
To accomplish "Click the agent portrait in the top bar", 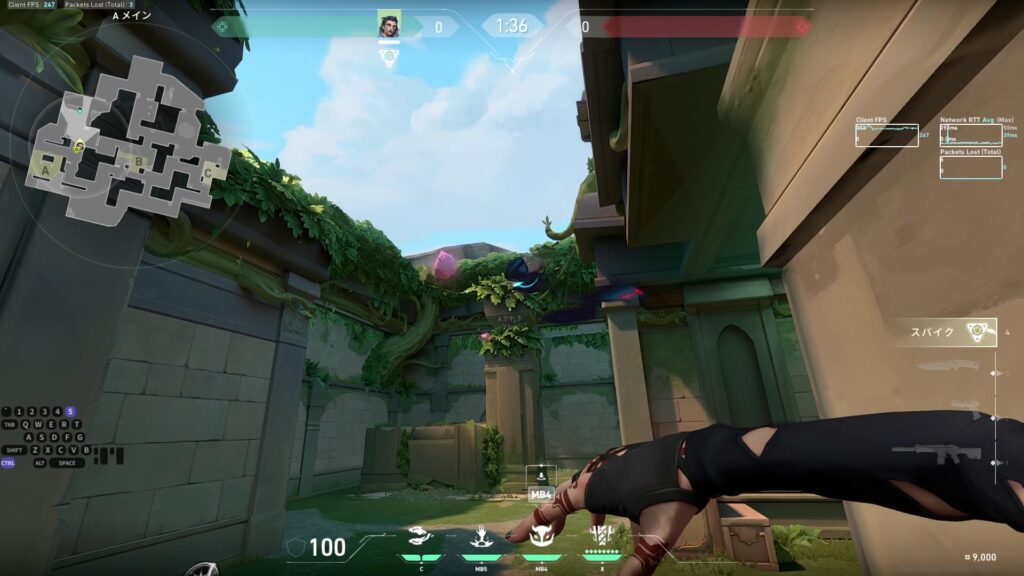I will [x=389, y=26].
